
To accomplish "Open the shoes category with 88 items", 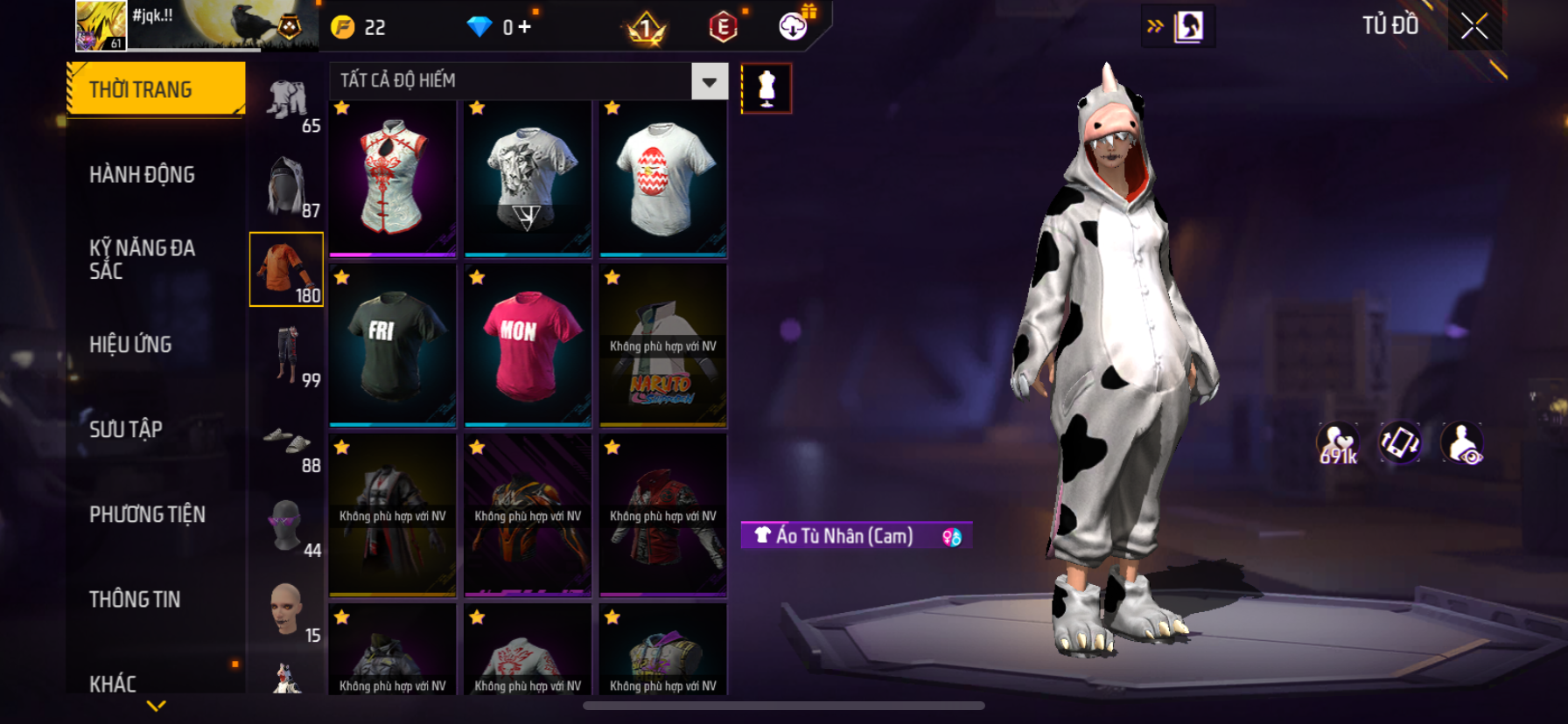I will tap(287, 444).
